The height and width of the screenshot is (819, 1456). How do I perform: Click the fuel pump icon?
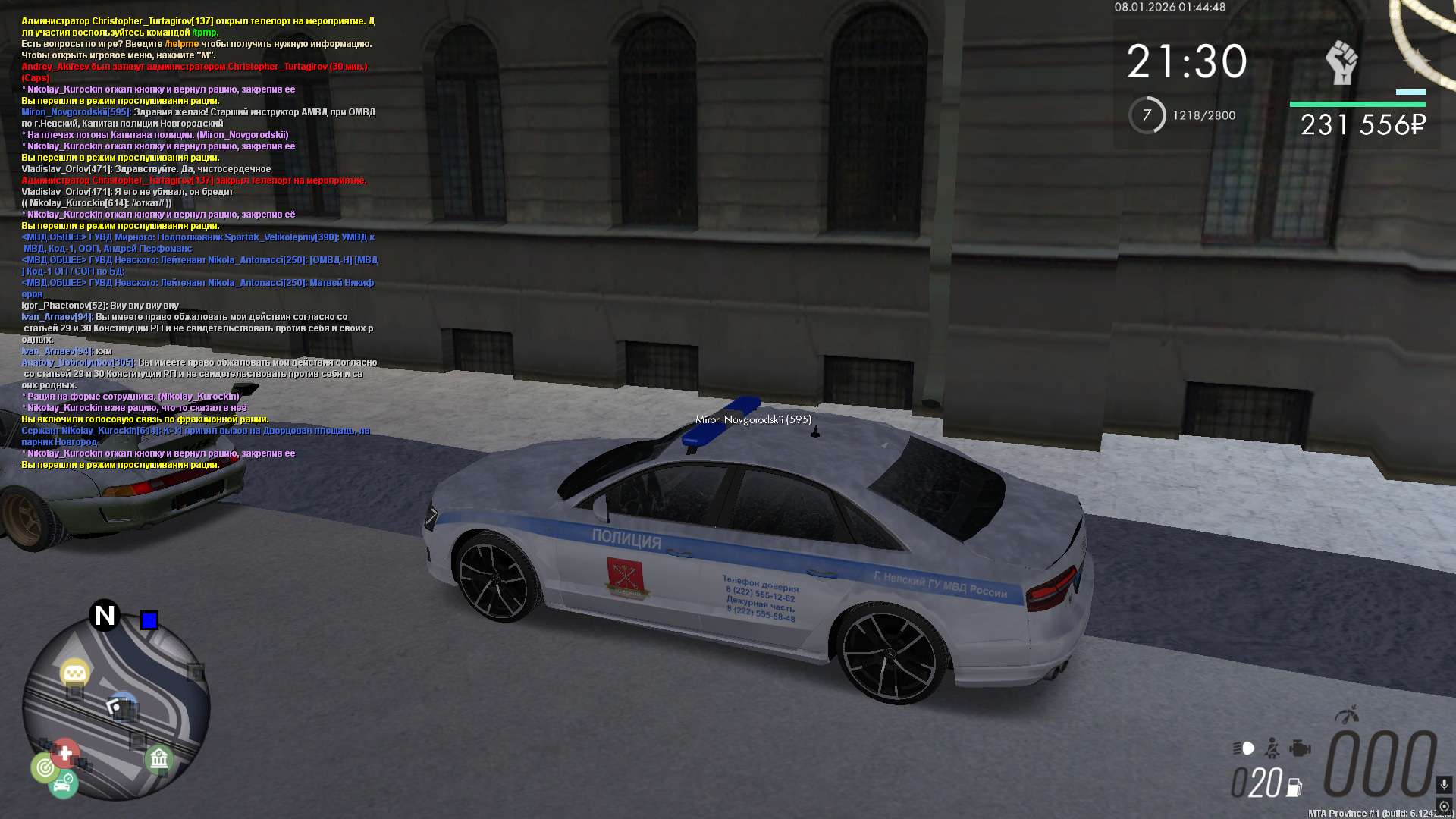click(x=1294, y=788)
